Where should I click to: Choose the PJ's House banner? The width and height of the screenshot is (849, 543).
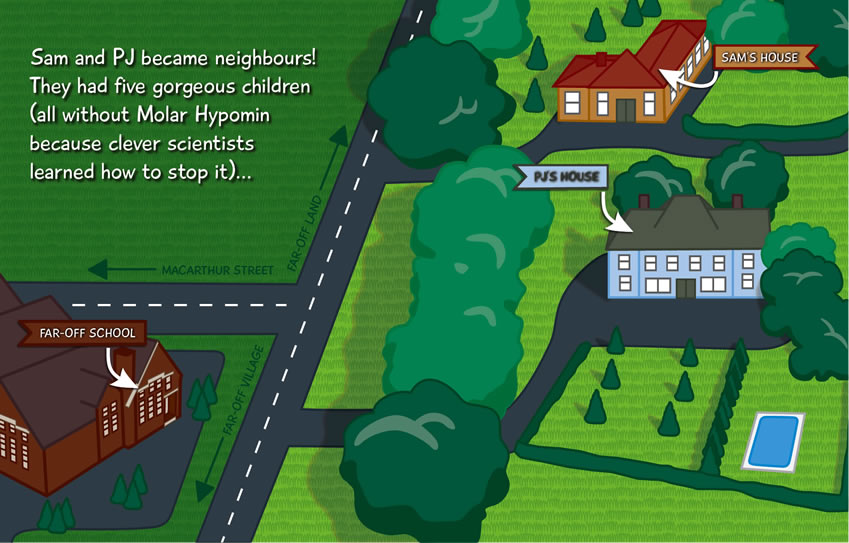point(565,178)
